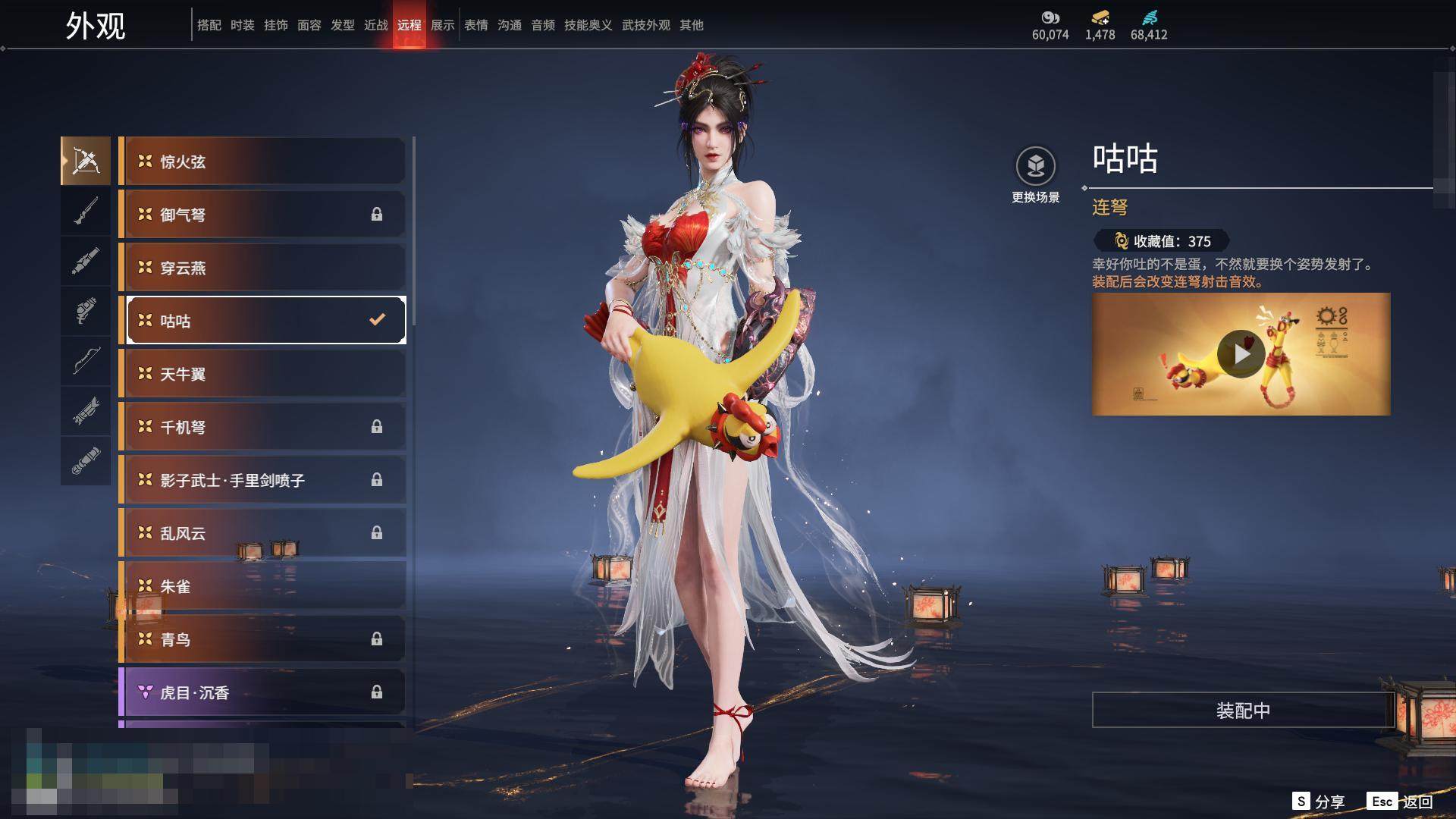Switch to the 时装 tab
The image size is (1456, 819).
click(x=243, y=25)
